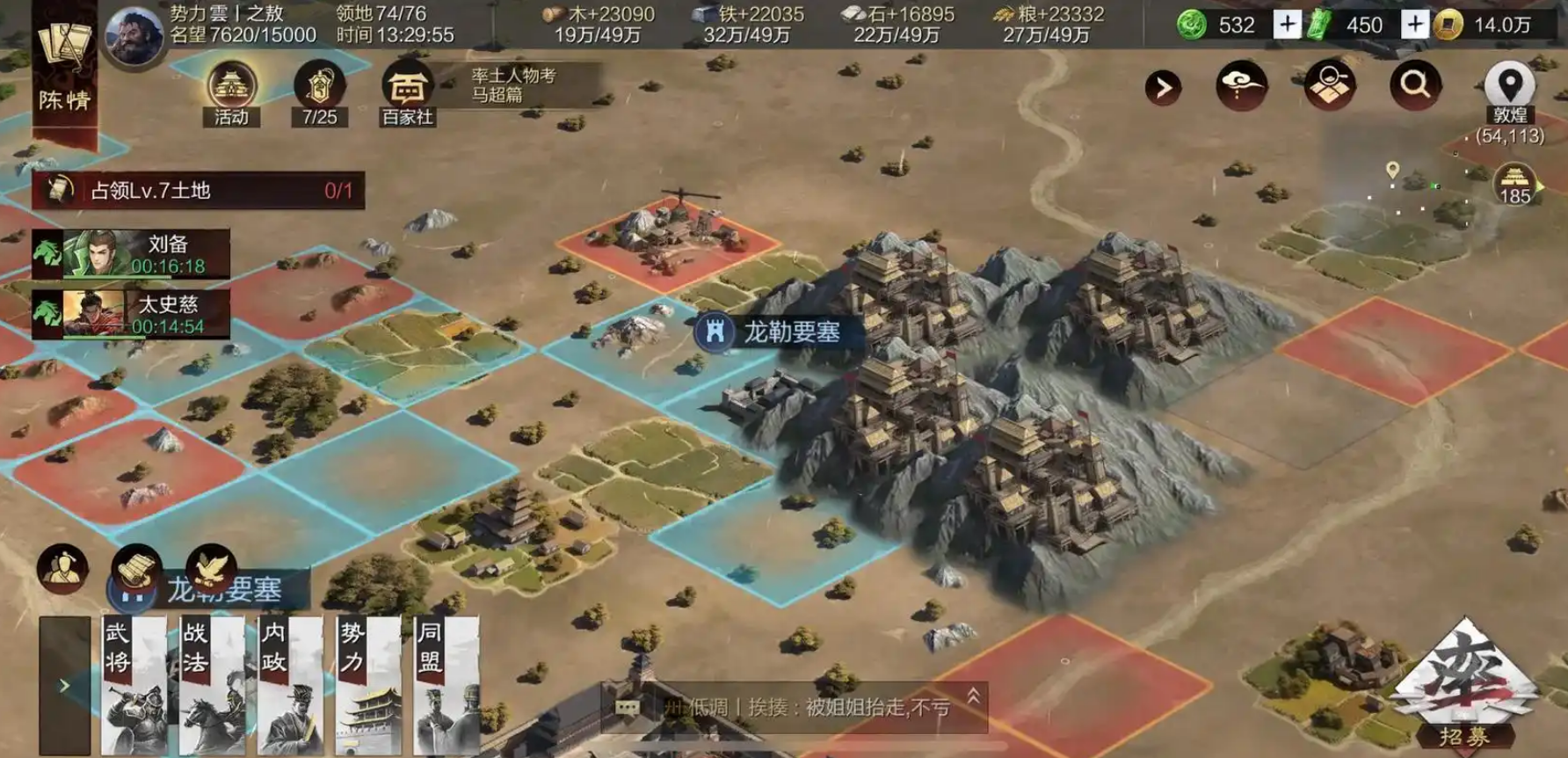Open the 7/25 lantern event icon

(x=319, y=94)
